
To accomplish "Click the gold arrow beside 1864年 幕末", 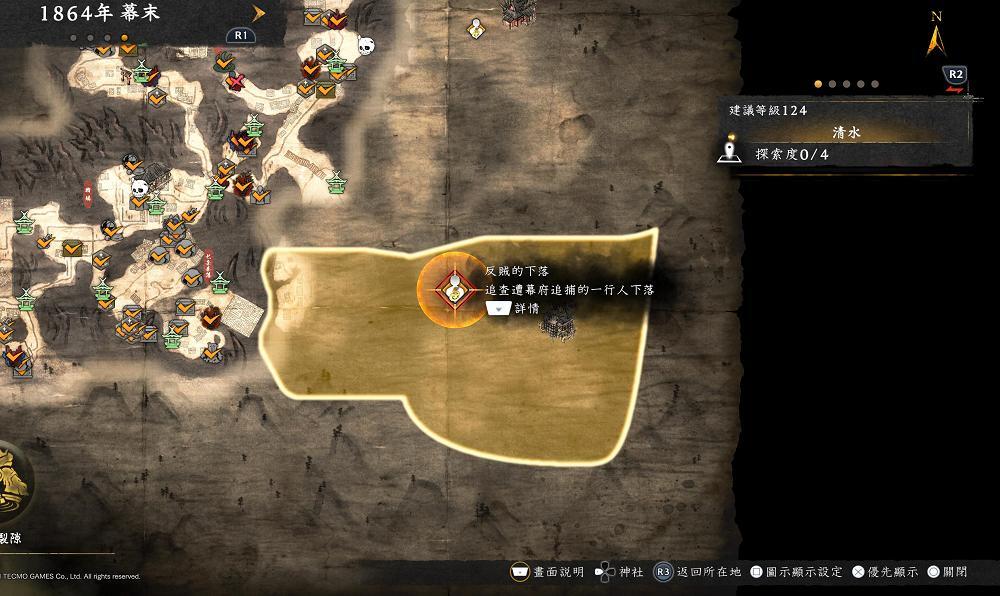I will (259, 13).
